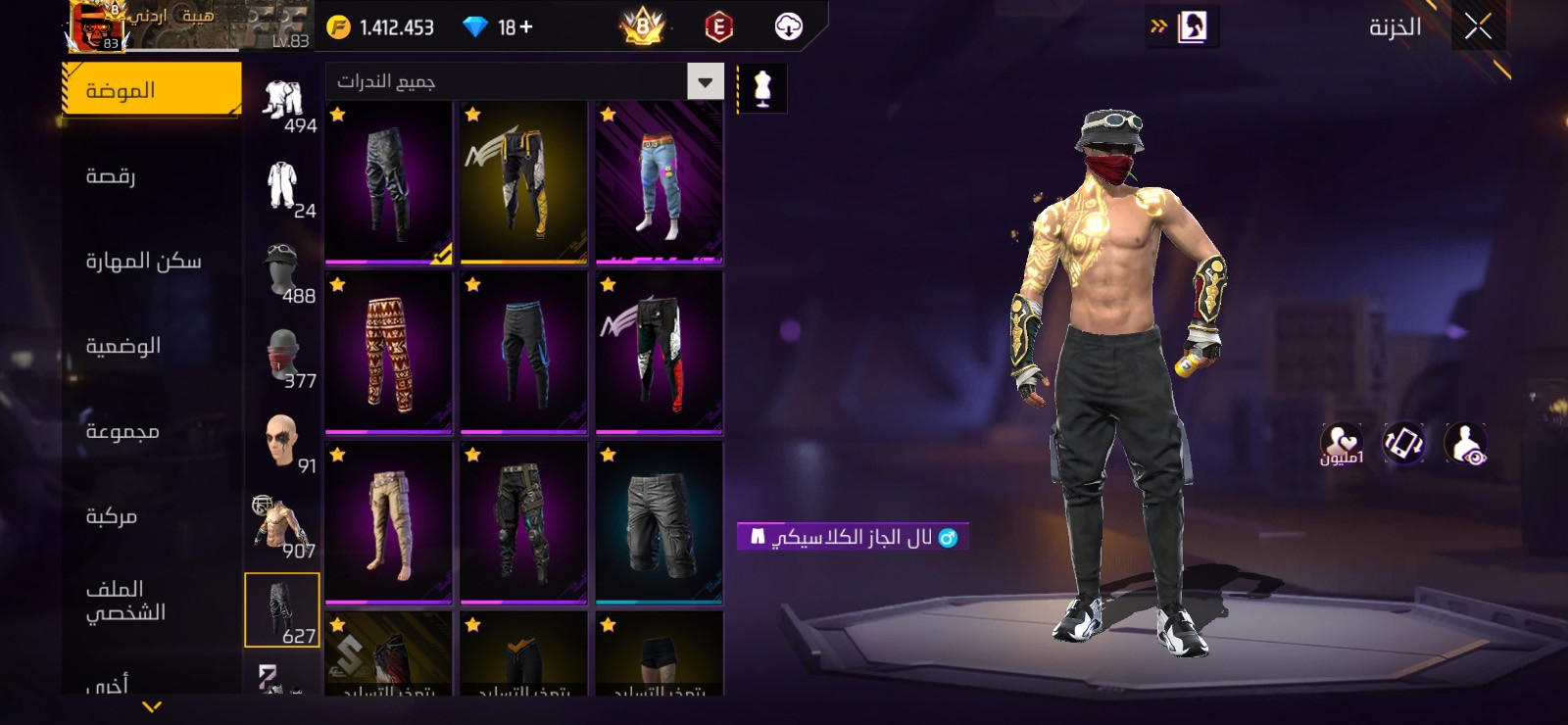1568x725 pixels.
Task: Close the vault screen
Action: [1478, 27]
